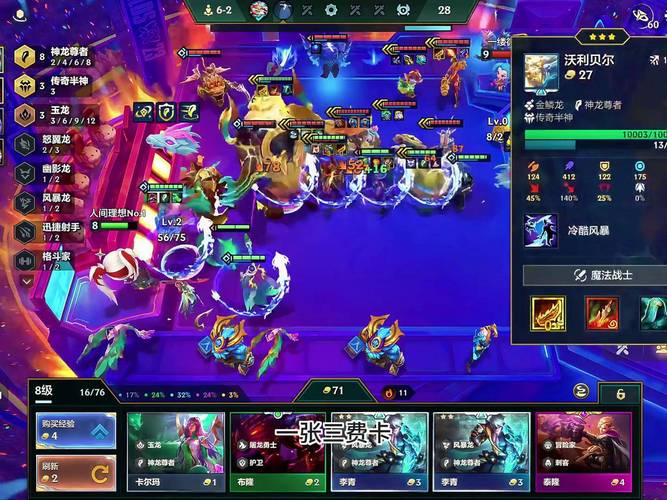
Task: Purchase the 布隆 champion card
Action: pos(277,452)
